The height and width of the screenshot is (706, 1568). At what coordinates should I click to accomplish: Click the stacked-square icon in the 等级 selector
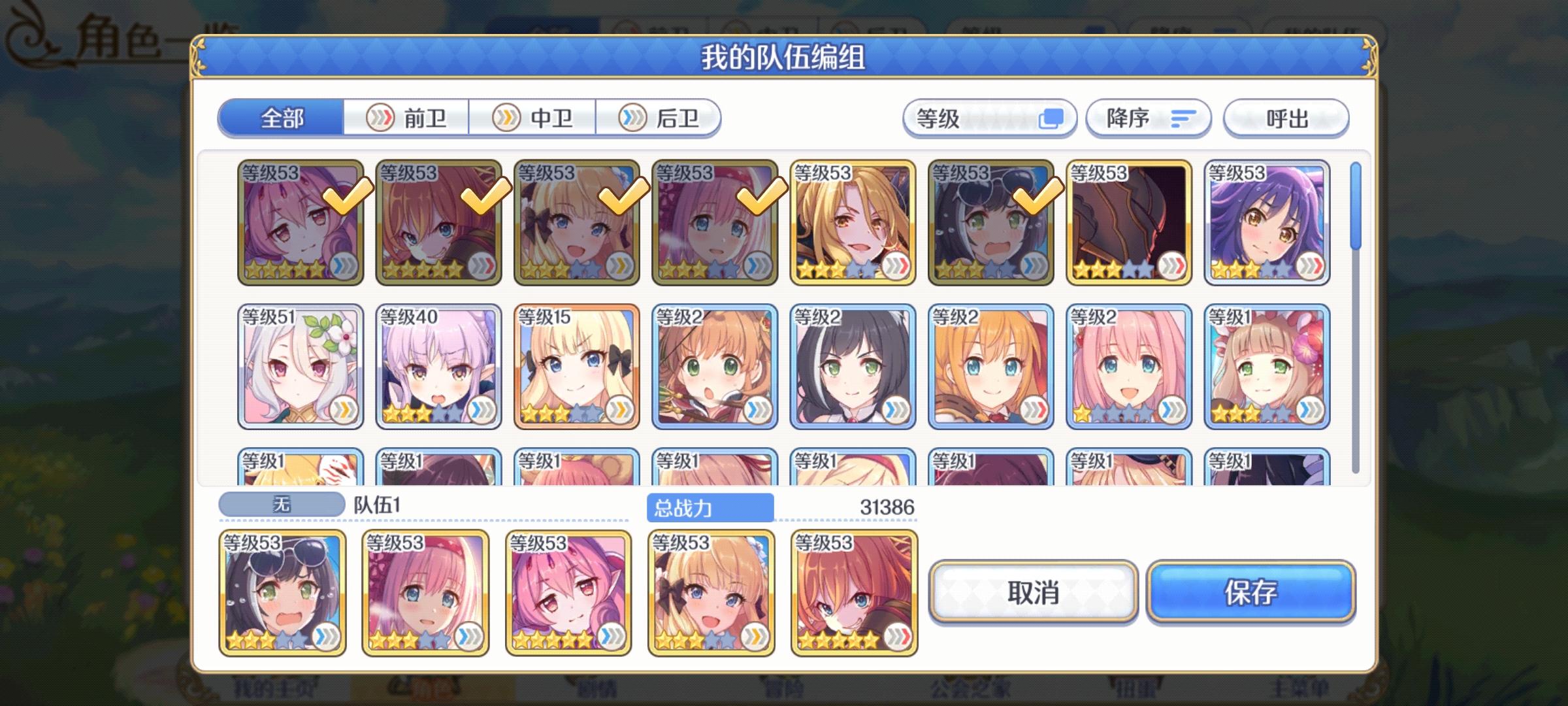point(1054,118)
